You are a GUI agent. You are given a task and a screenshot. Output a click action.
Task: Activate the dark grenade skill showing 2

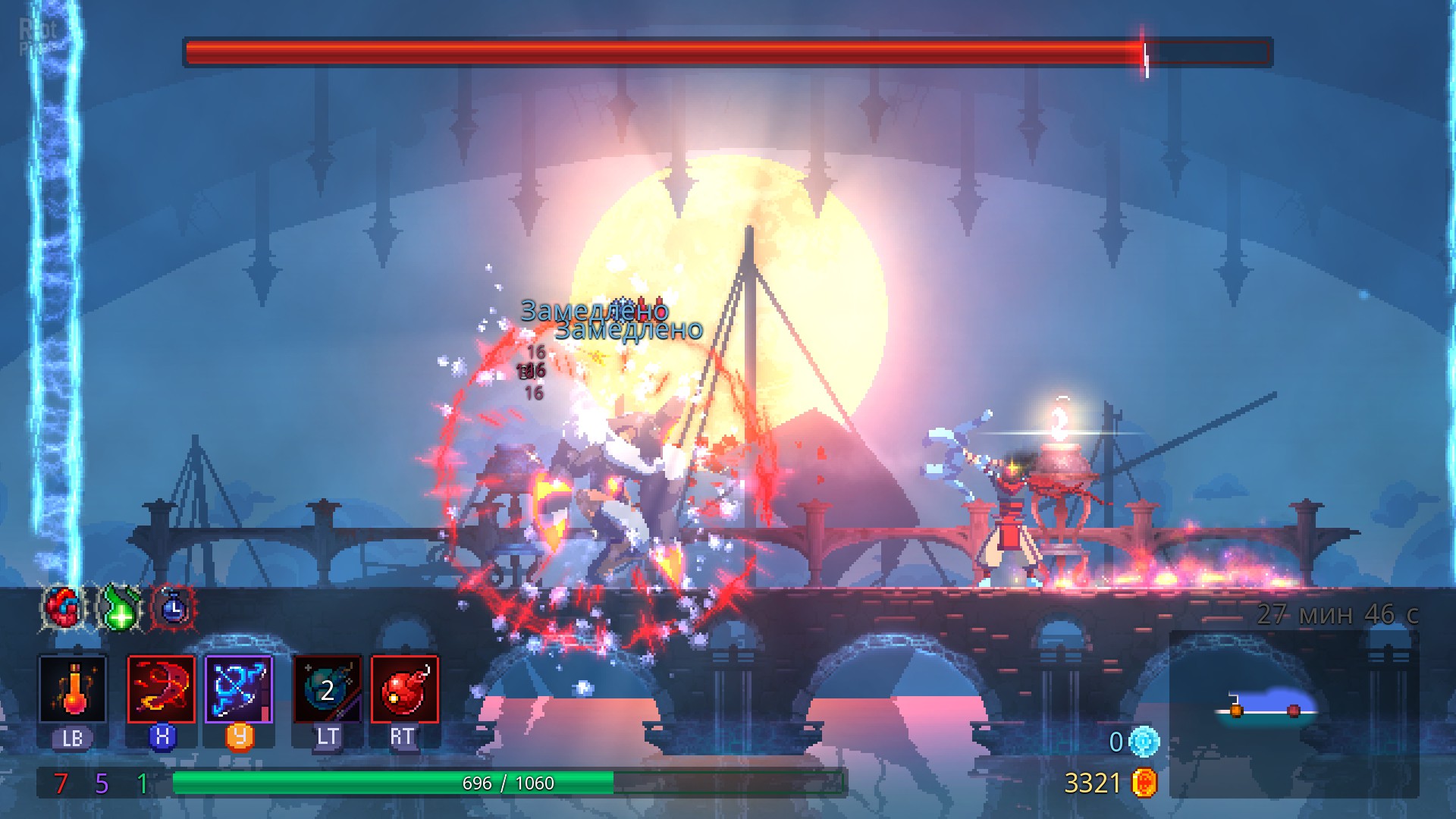(x=328, y=689)
